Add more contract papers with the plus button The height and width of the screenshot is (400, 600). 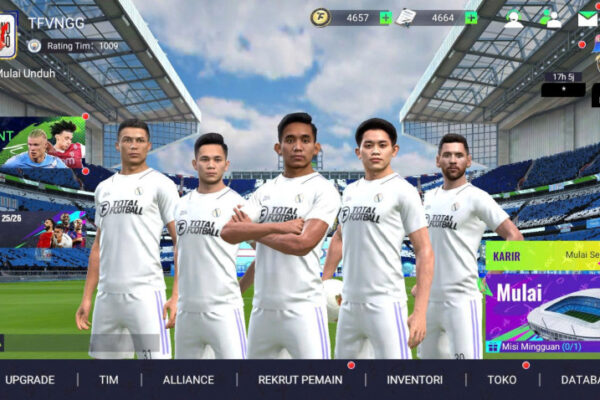coord(471,17)
